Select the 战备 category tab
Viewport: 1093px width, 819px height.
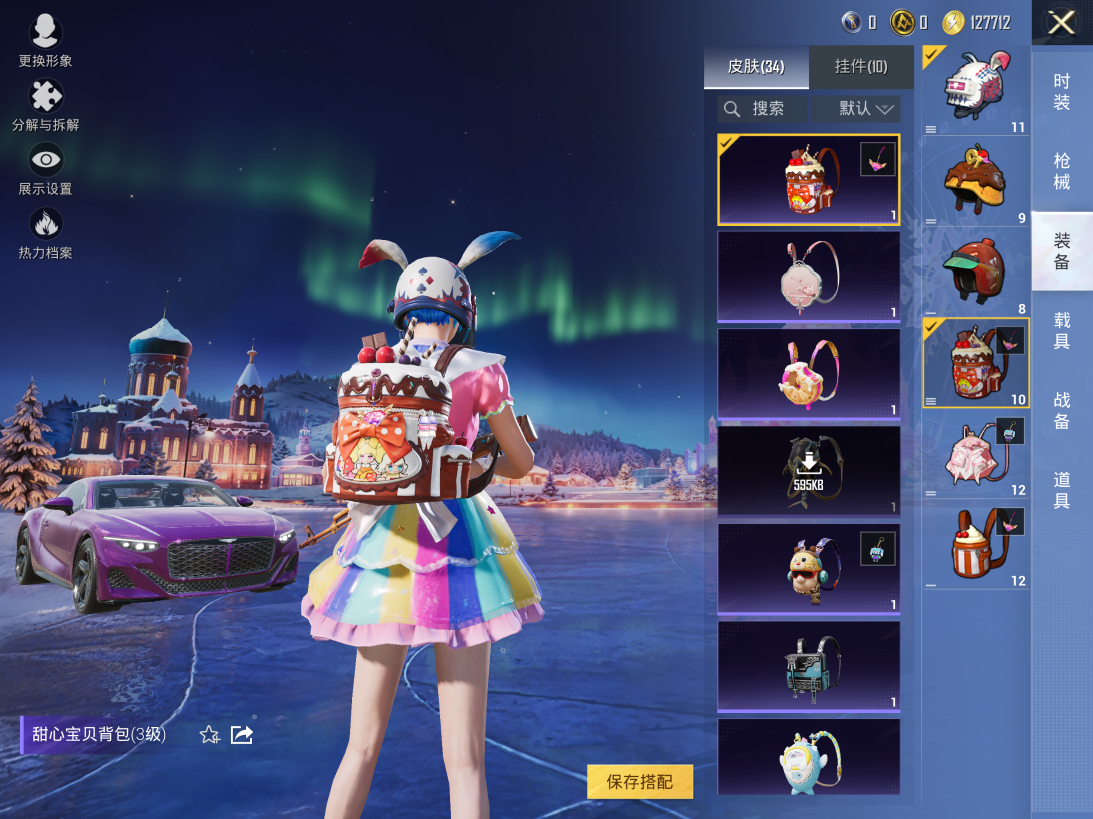1061,410
